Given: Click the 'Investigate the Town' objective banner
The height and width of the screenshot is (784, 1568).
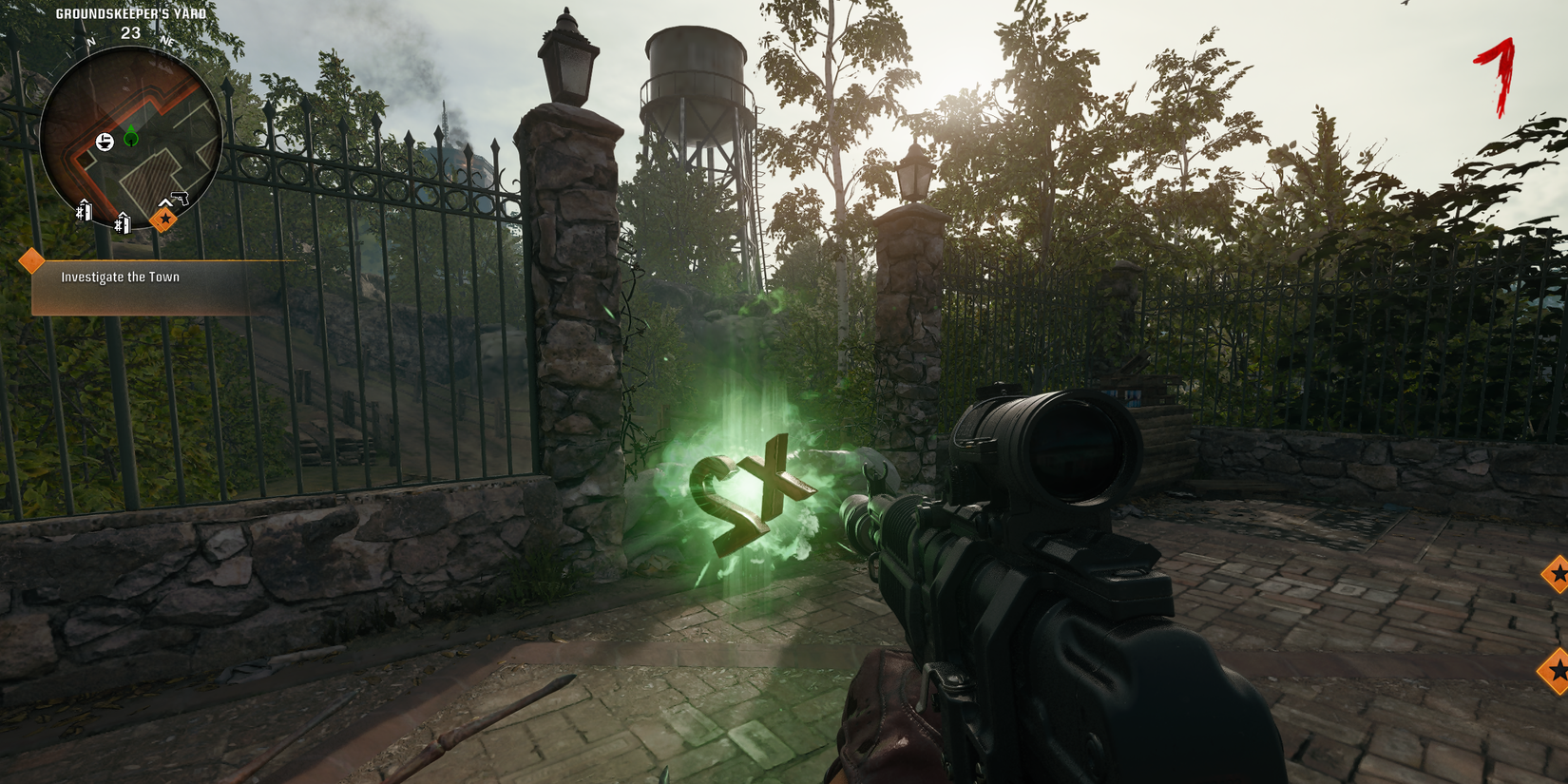Looking at the screenshot, I should pos(119,277).
